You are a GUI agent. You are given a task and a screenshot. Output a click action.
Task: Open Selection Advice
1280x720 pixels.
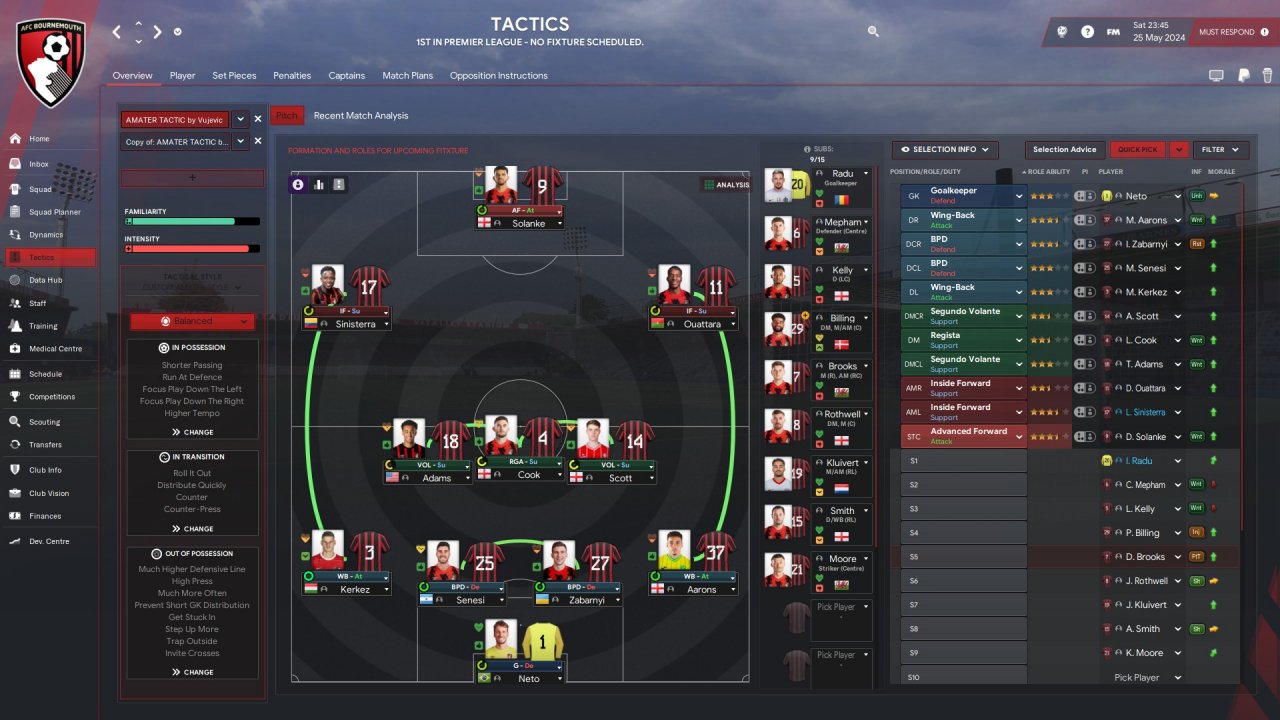tap(1064, 150)
